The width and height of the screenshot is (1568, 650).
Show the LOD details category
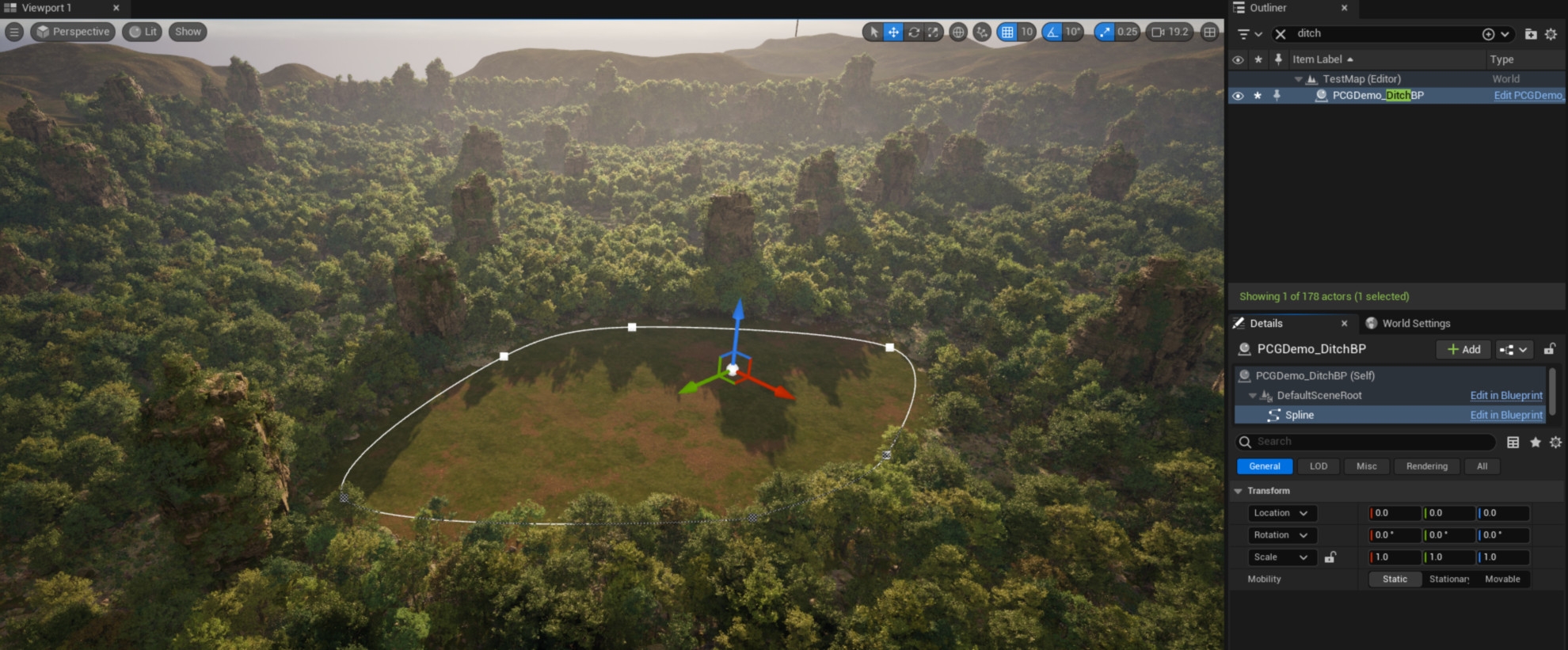1318,466
